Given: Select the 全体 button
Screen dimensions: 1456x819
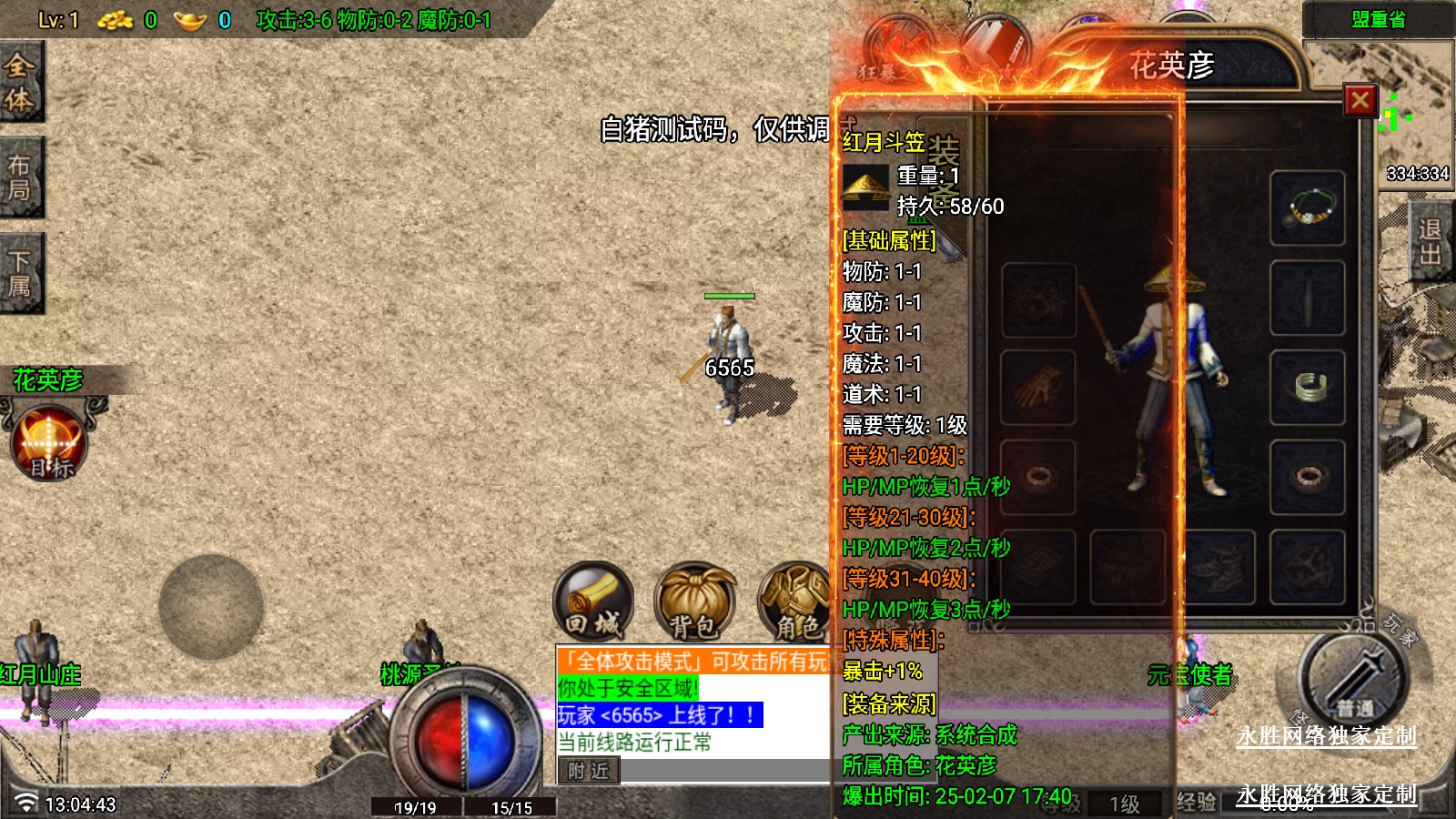Looking at the screenshot, I should point(20,82).
